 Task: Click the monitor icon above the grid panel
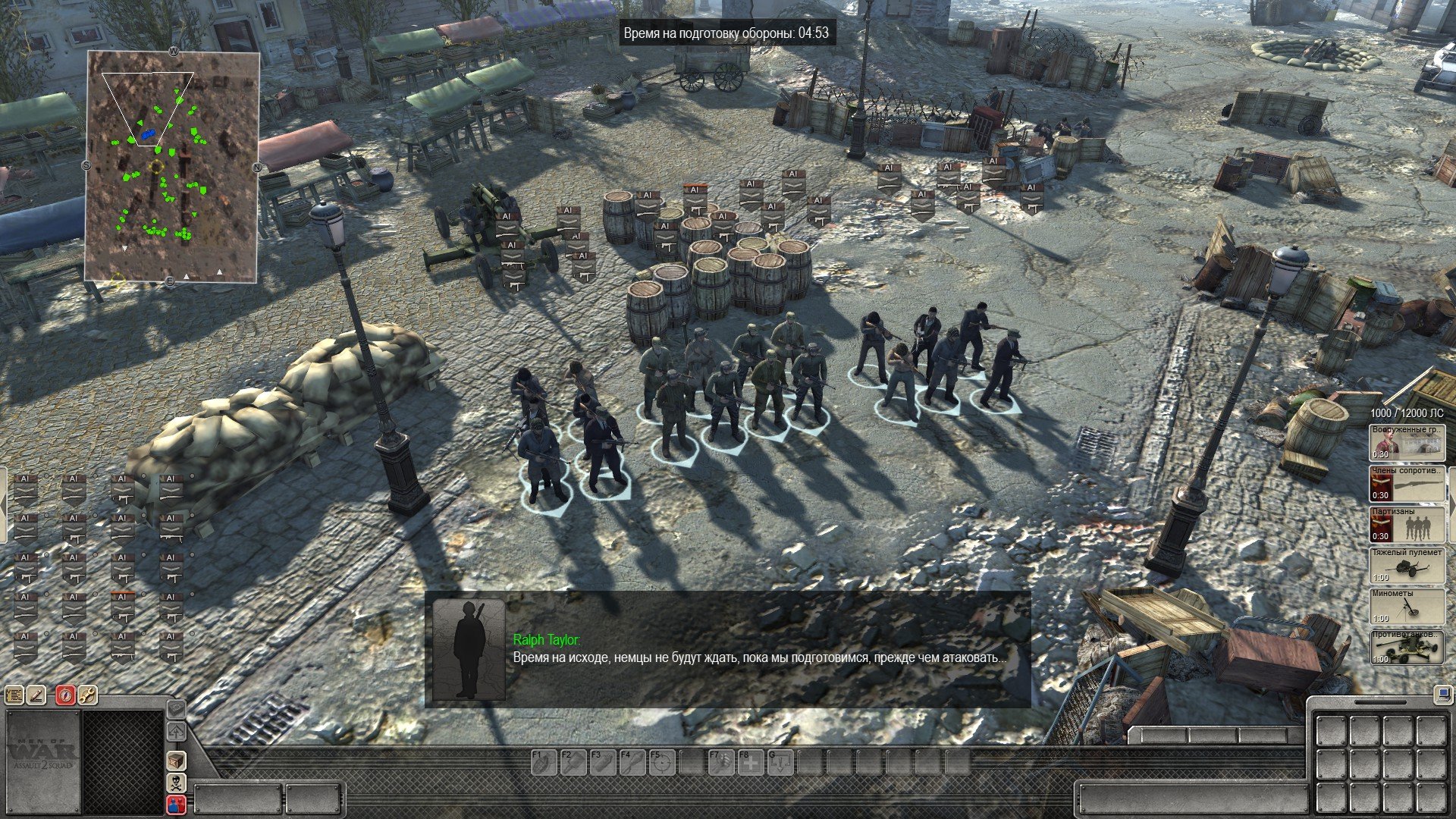1442,693
